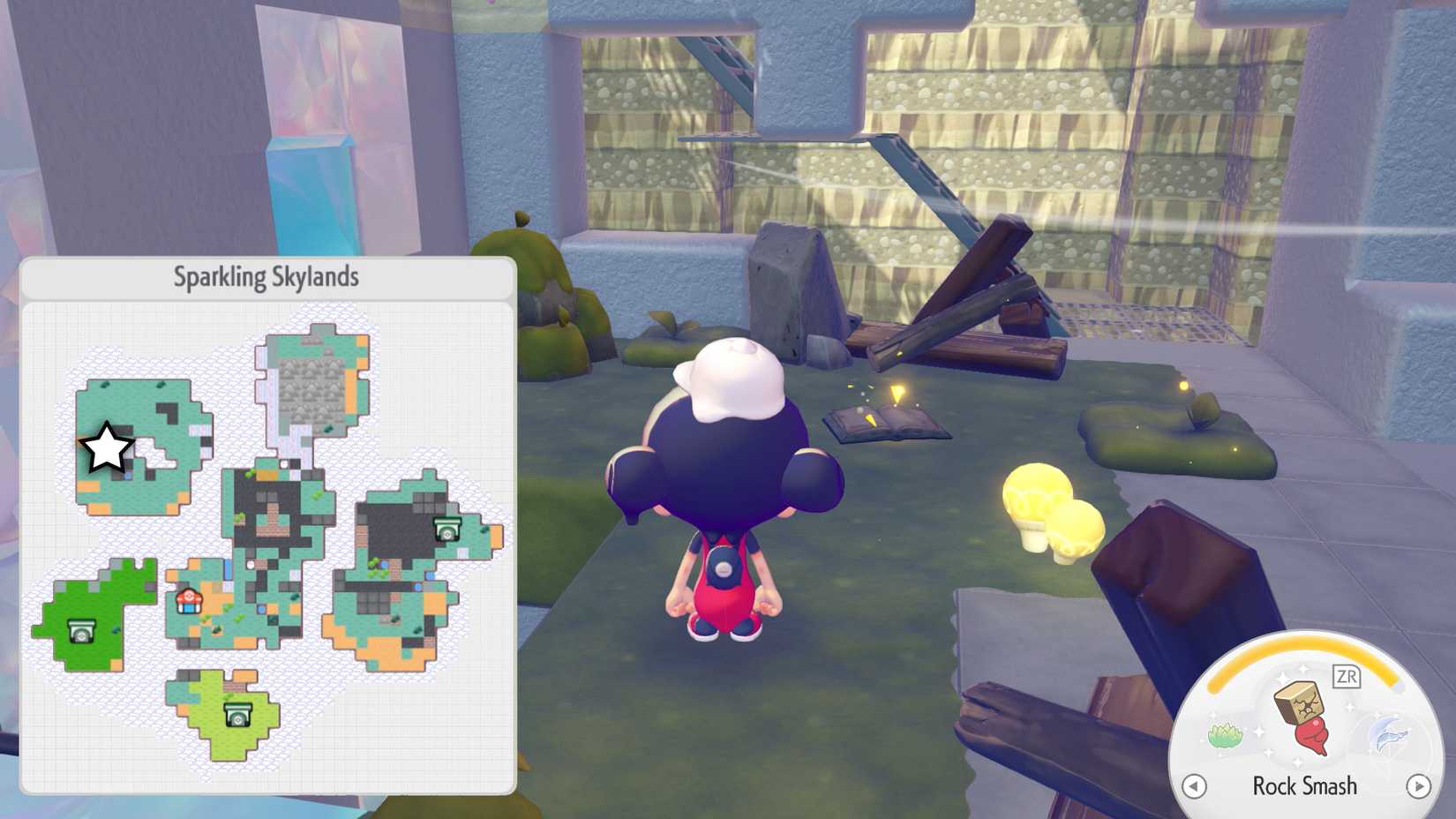Click the open book lying on the grass
Viewport: 1456px width, 819px height.
[885, 419]
